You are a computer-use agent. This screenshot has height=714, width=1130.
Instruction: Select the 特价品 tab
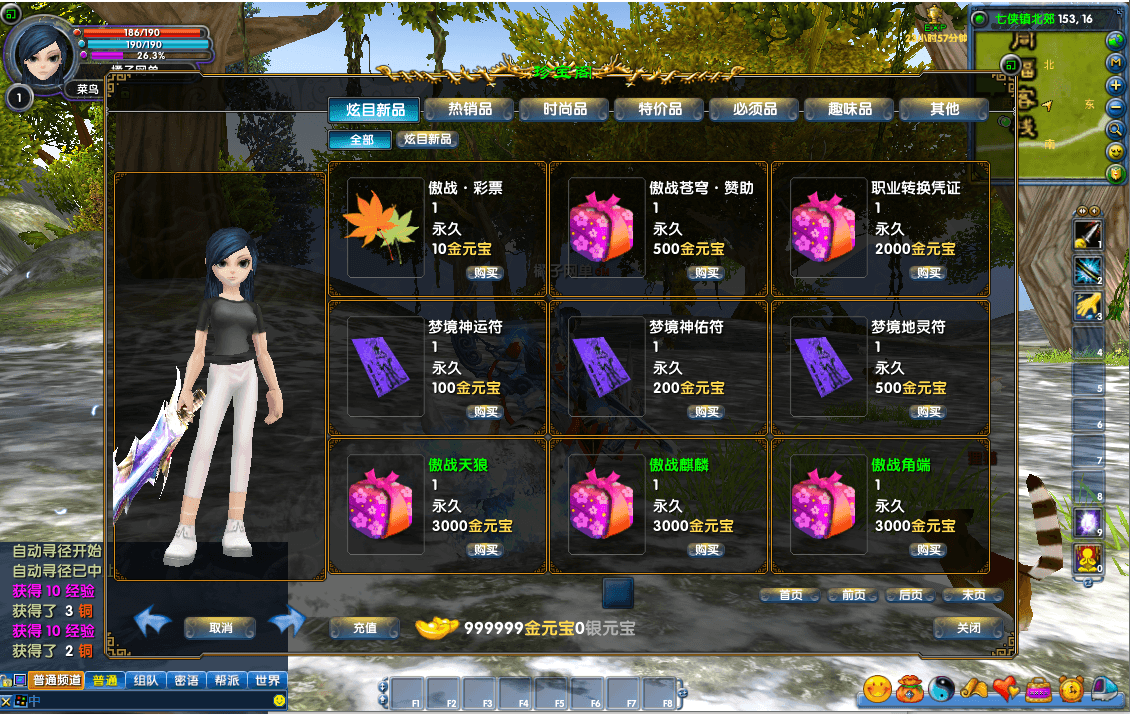(659, 109)
